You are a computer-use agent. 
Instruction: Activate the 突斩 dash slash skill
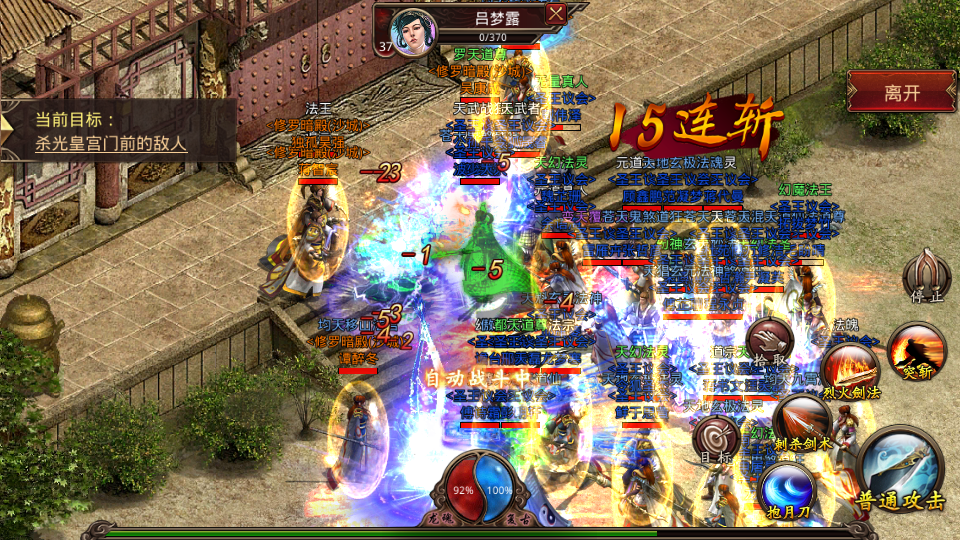coord(915,348)
